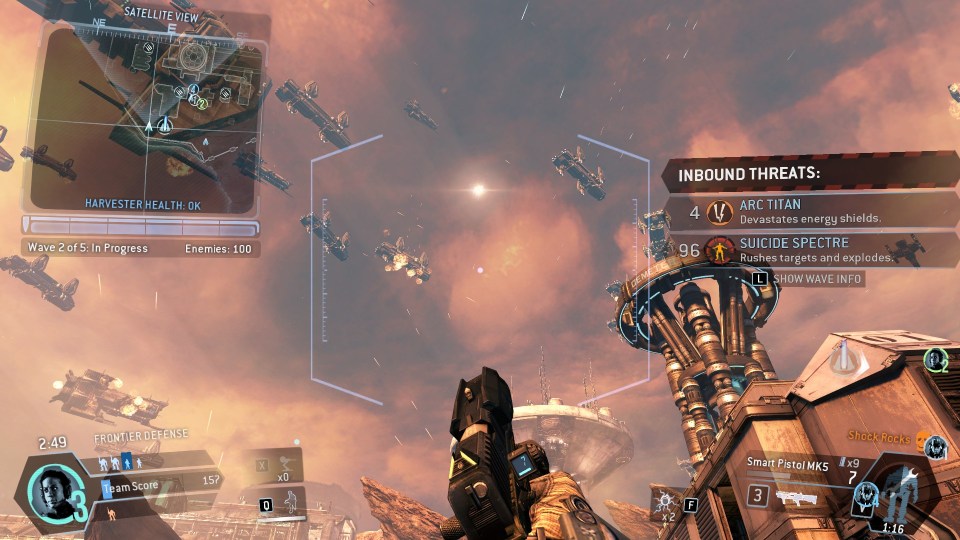Click the player portrait in the scoreboard

pyautogui.click(x=53, y=491)
